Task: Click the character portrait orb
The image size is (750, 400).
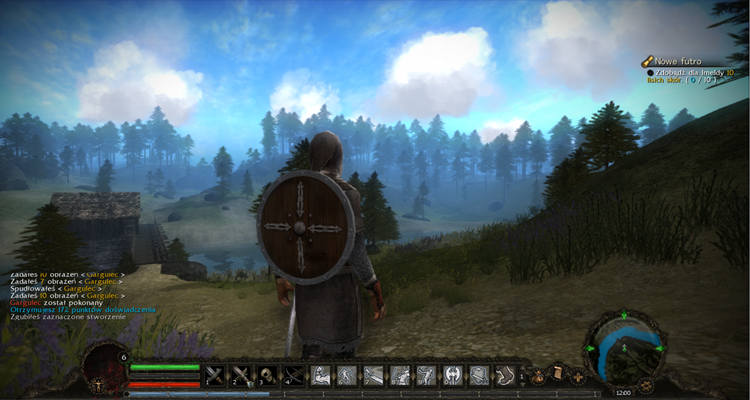Action: tap(102, 367)
